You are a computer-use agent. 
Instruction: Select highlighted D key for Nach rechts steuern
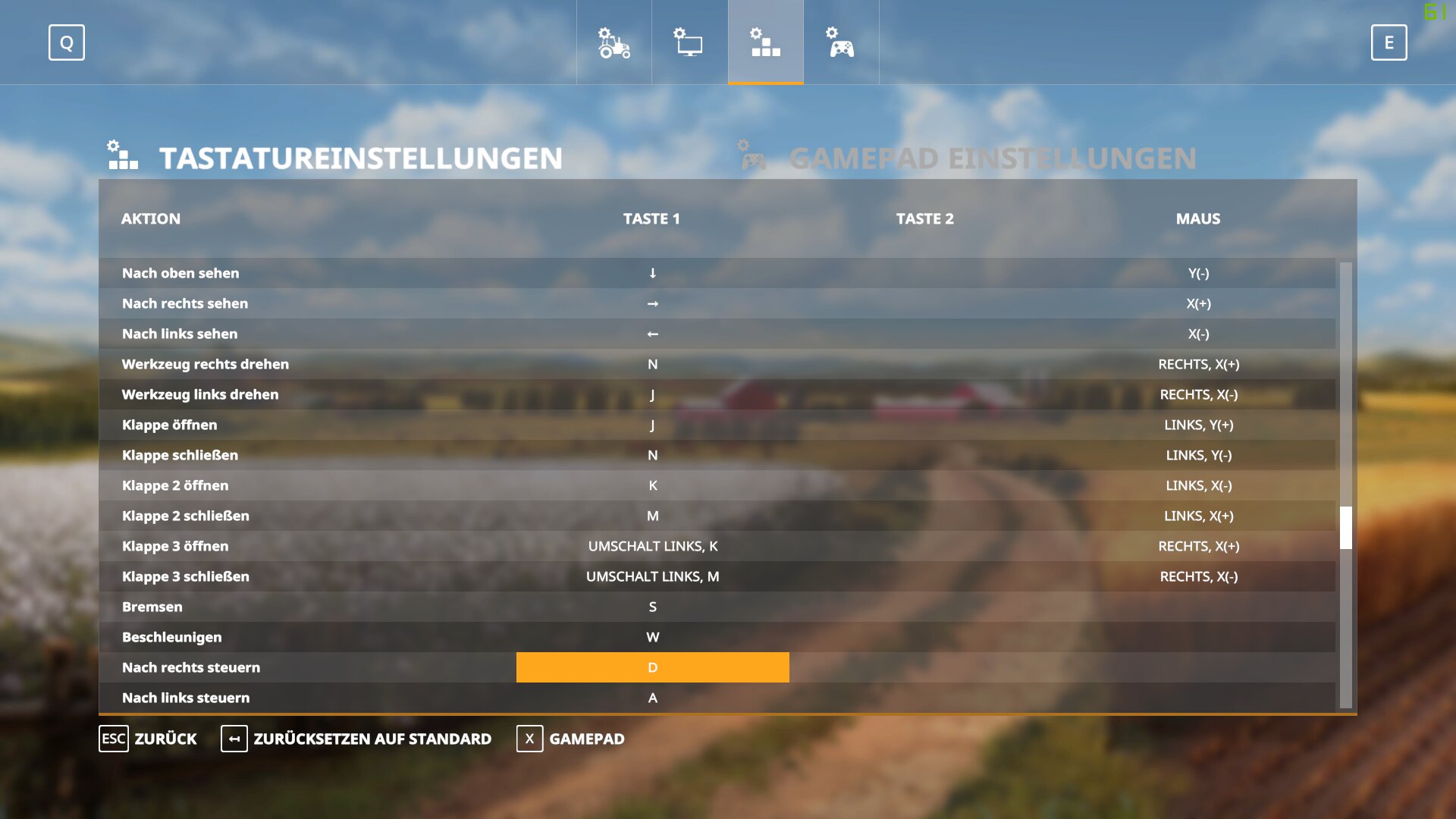tap(652, 667)
